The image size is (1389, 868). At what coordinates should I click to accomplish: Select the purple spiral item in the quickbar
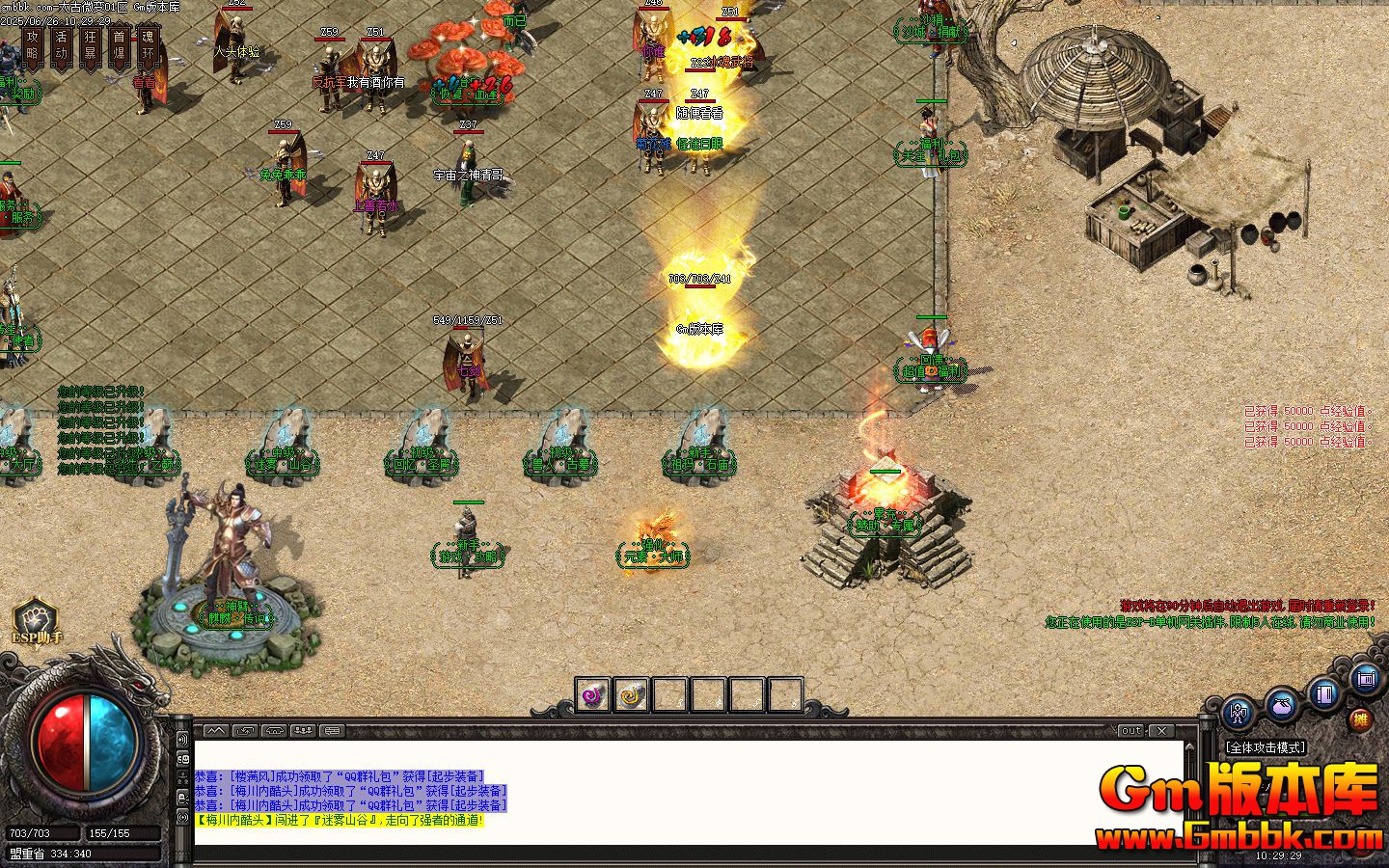[x=591, y=694]
